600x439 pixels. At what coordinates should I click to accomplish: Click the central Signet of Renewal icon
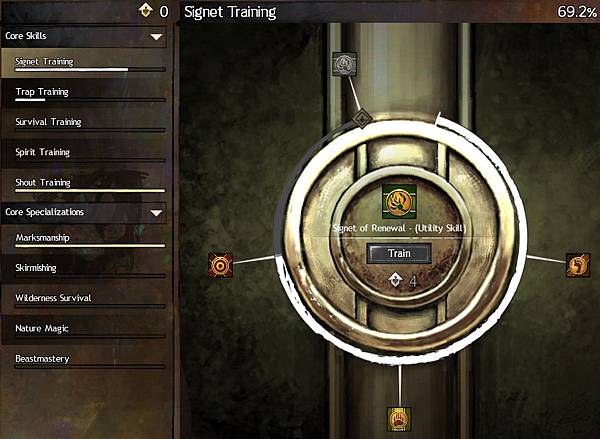tap(399, 204)
